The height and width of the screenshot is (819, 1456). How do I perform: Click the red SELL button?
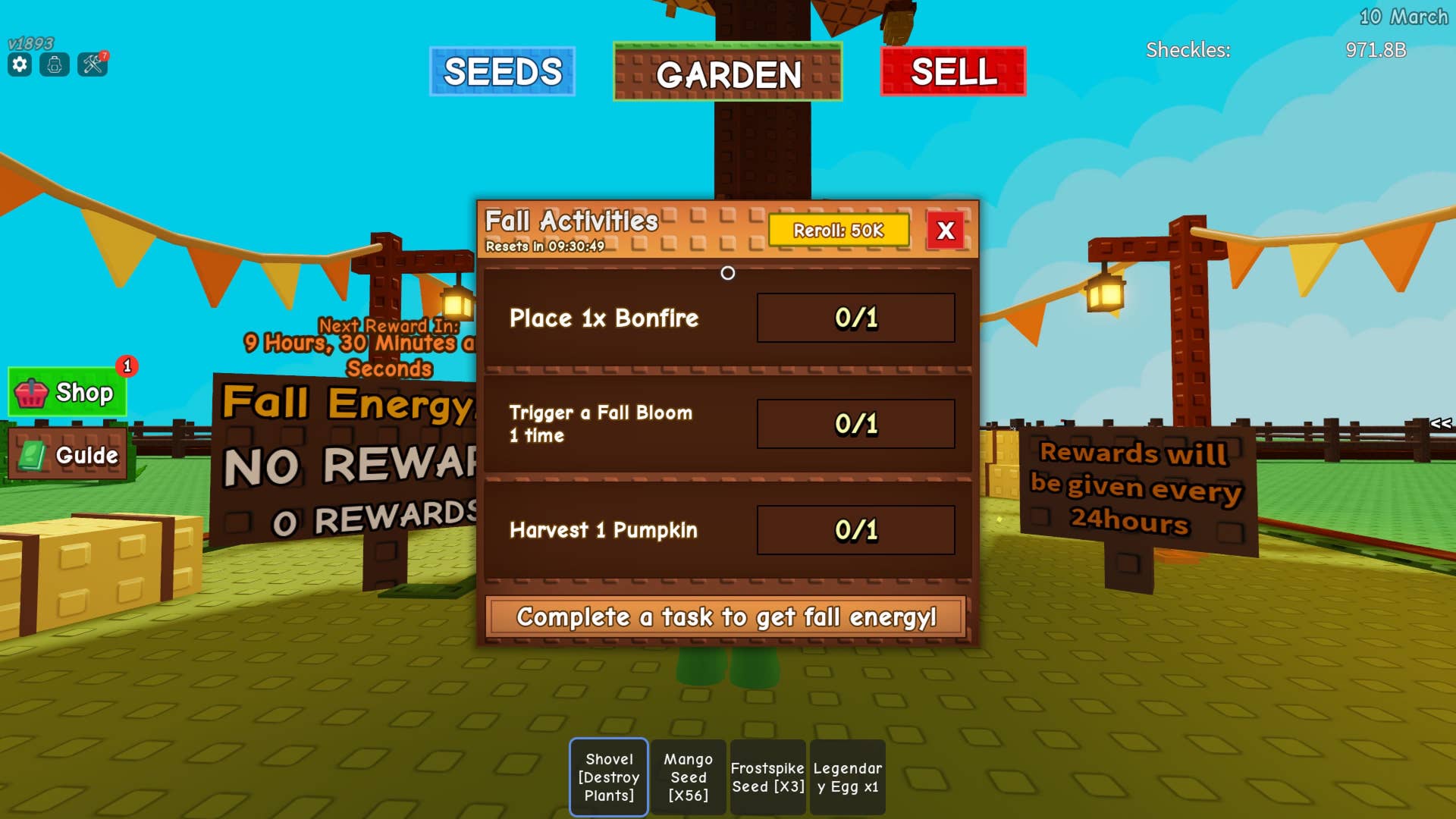pyautogui.click(x=953, y=72)
